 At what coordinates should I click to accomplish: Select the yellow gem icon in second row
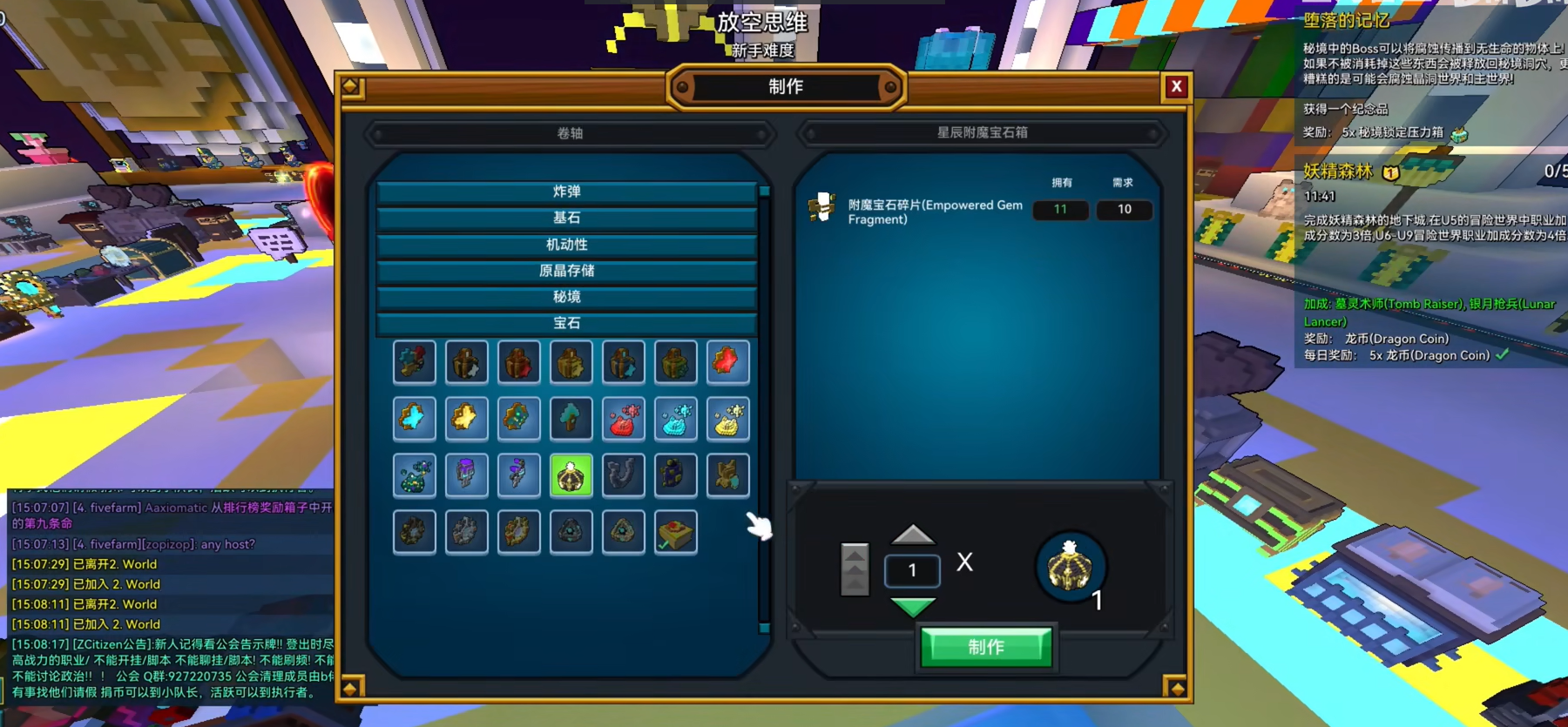tap(466, 419)
